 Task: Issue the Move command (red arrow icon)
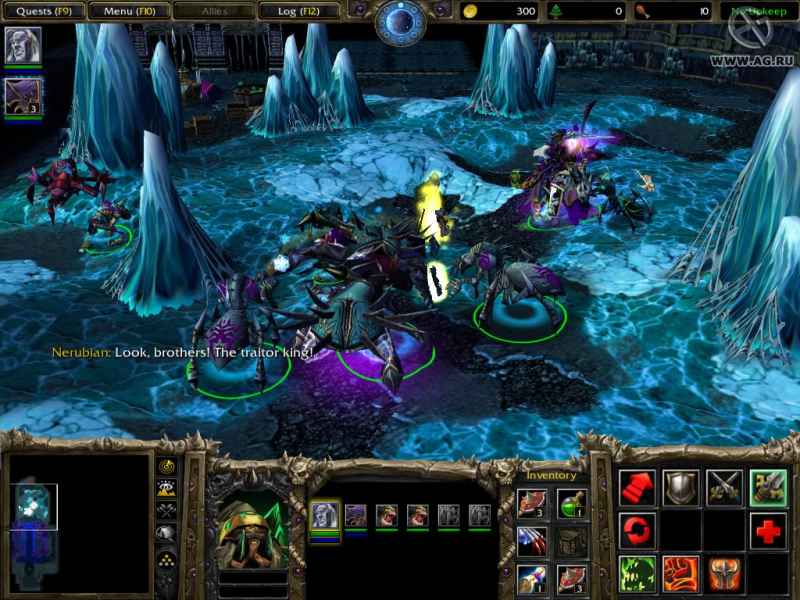(x=637, y=488)
